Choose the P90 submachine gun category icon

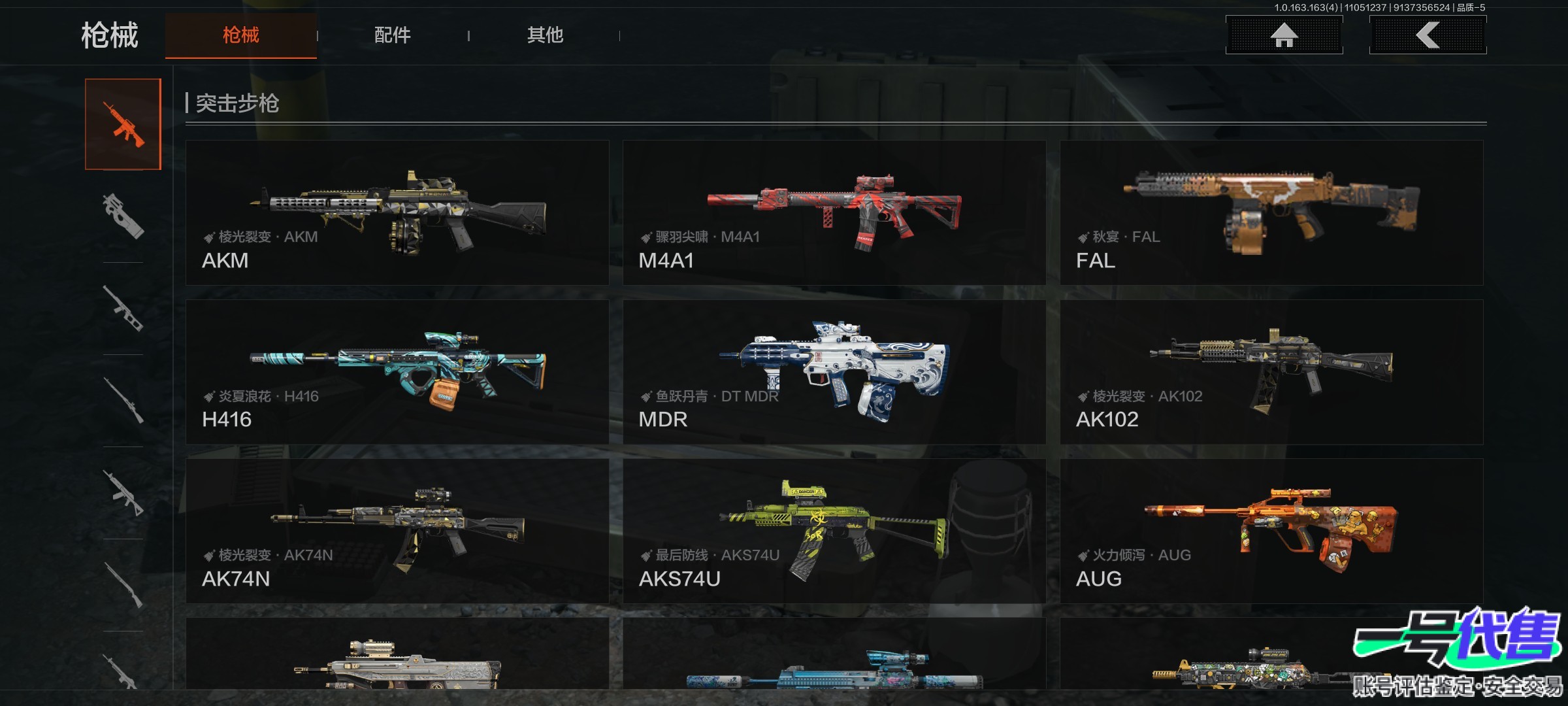pos(123,216)
